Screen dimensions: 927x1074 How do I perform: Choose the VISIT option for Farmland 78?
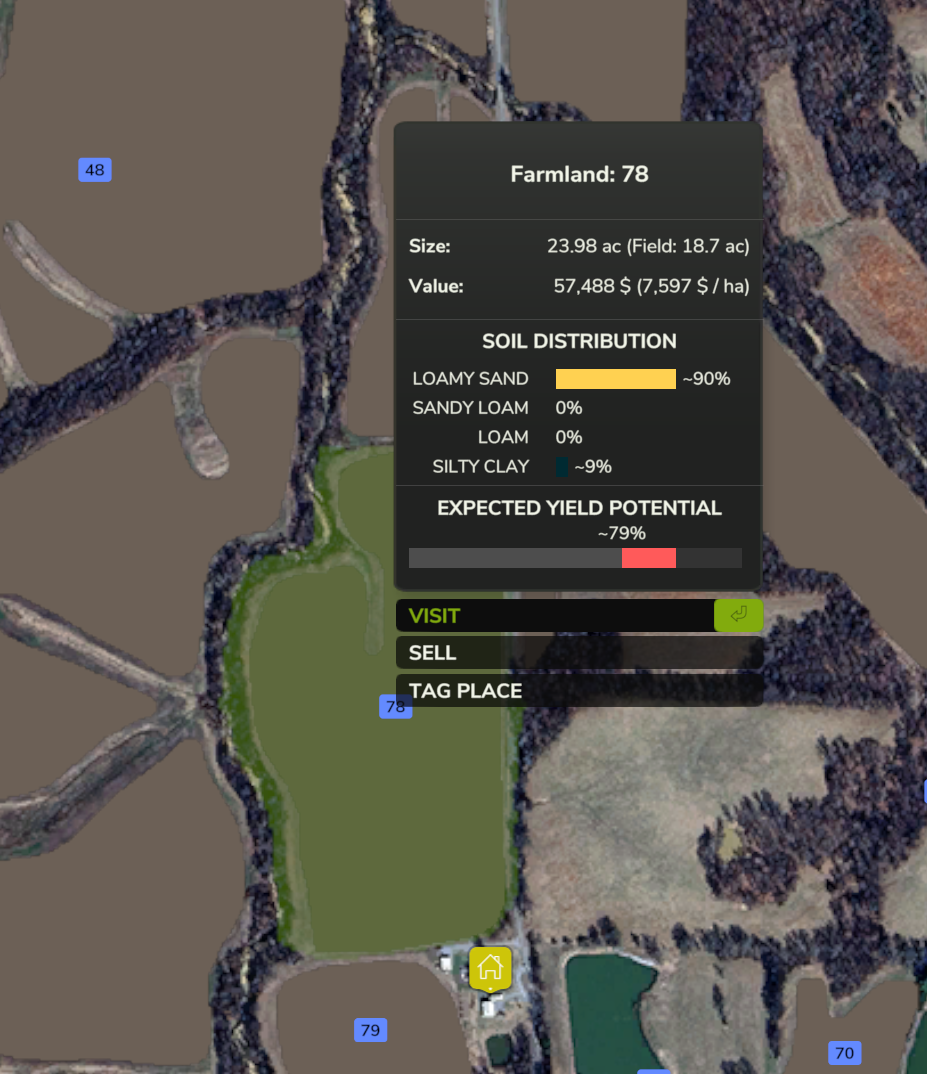pos(555,616)
